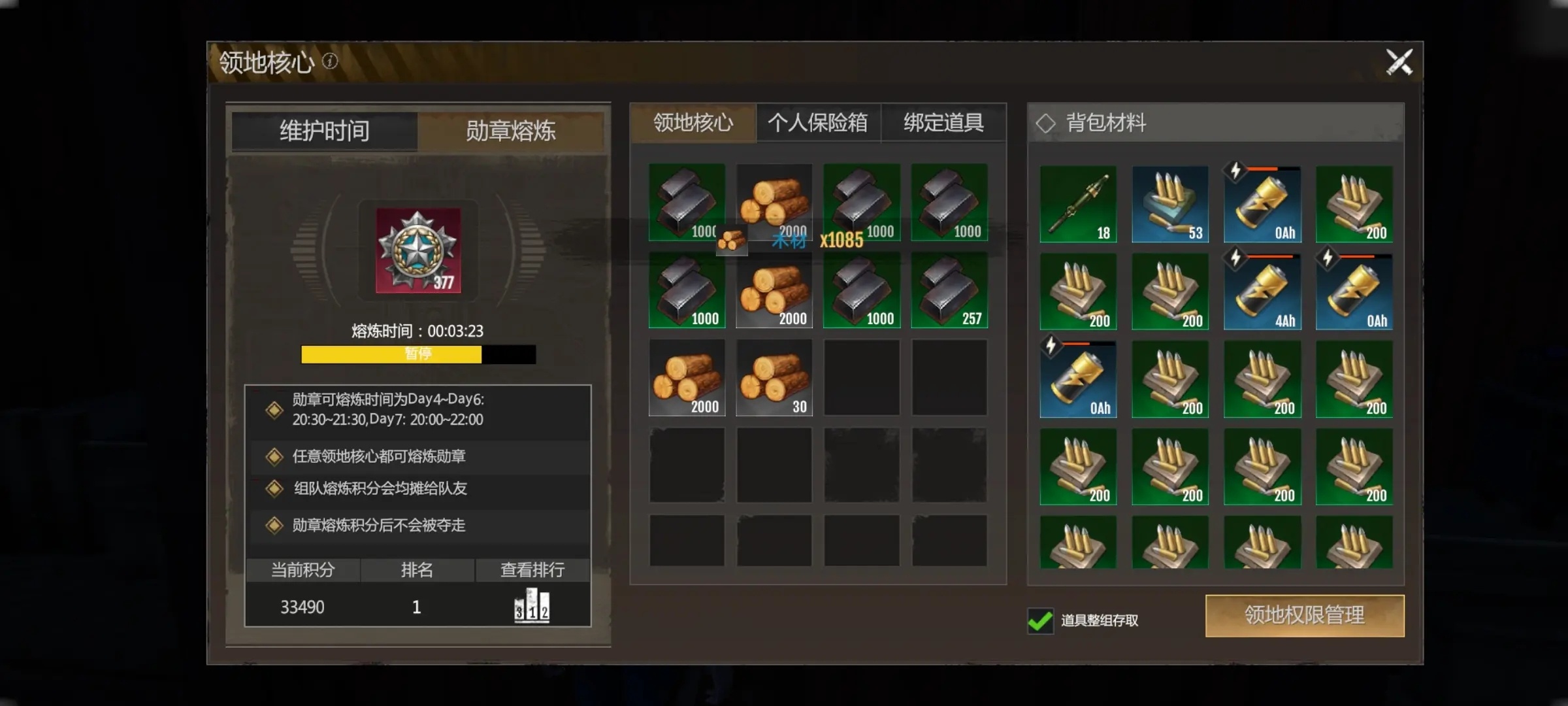The height and width of the screenshot is (706, 1568).
Task: Select the metal ingot stack of 257
Action: coord(949,290)
